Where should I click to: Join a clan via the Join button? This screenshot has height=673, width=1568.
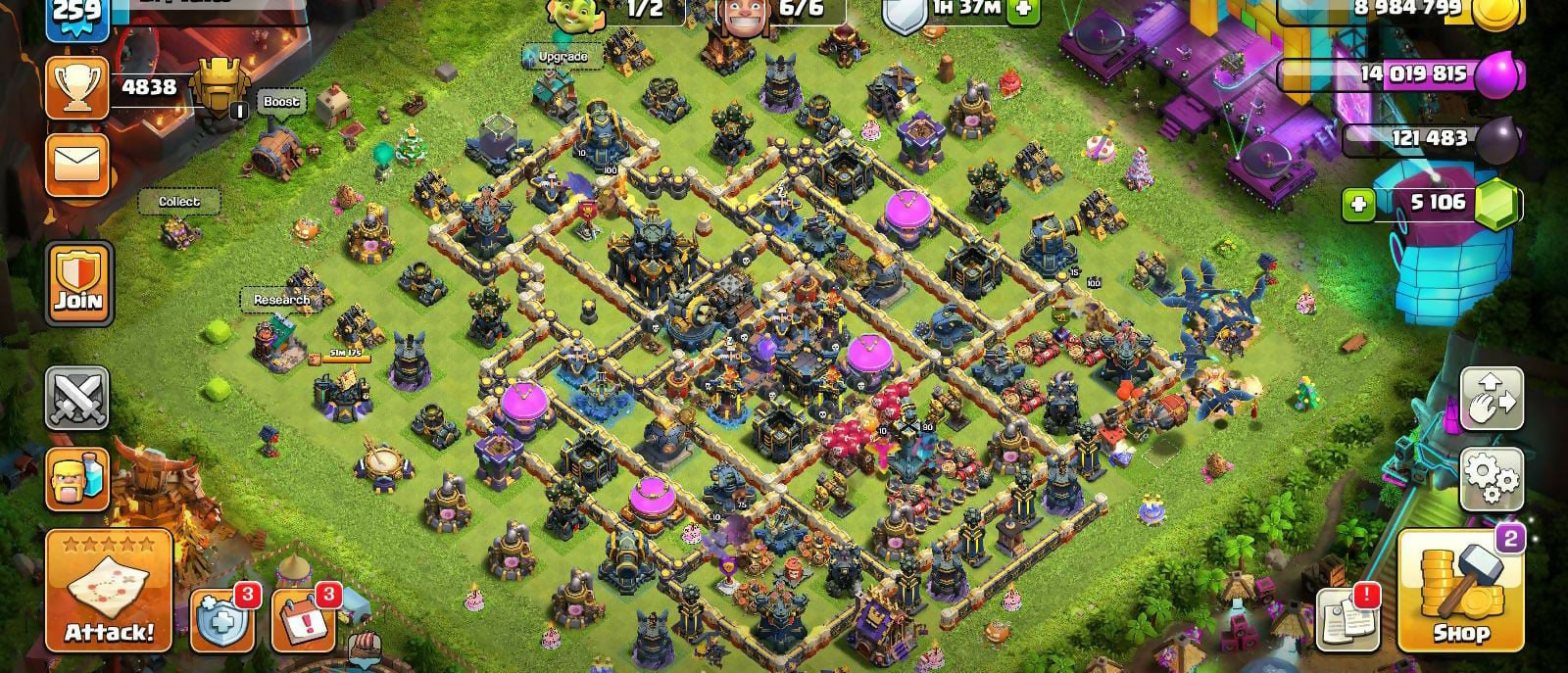tap(79, 284)
